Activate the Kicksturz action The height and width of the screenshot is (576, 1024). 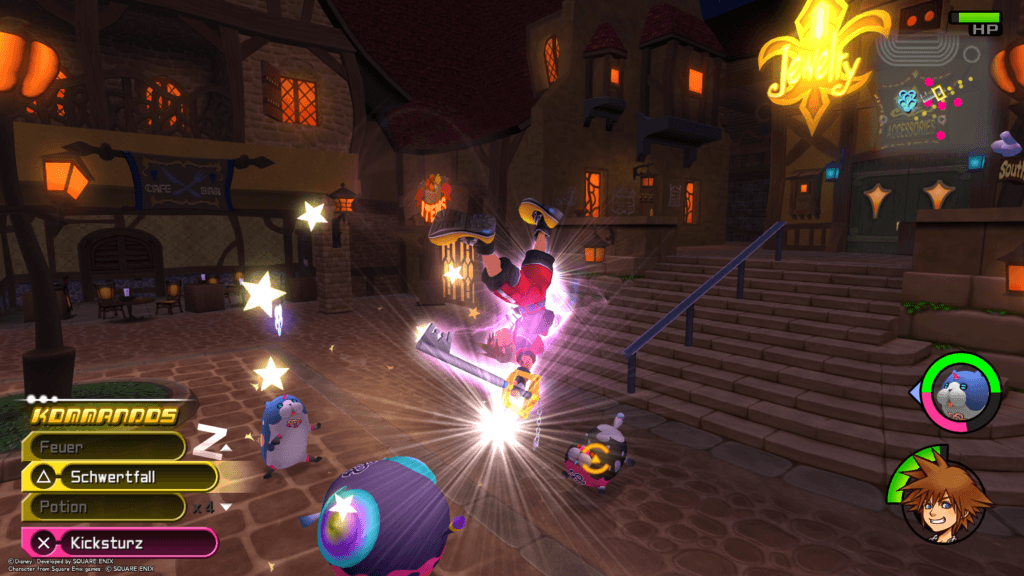[120, 543]
